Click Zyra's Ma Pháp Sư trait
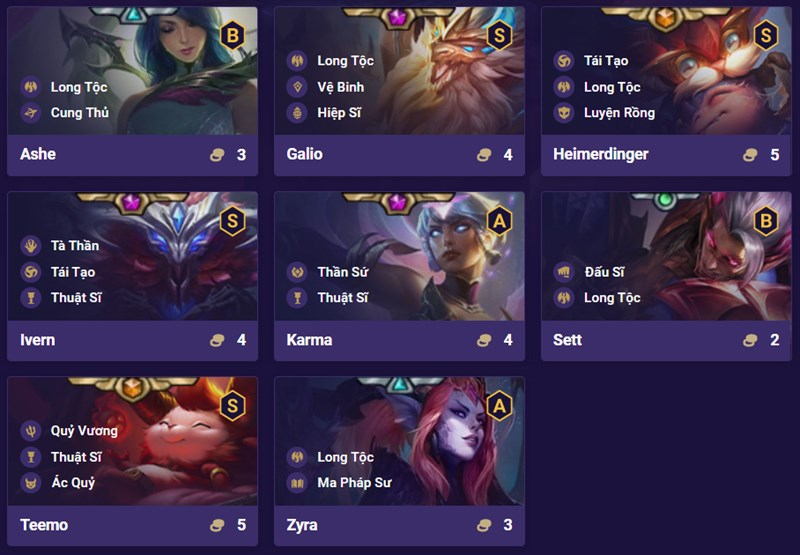Viewport: 800px width, 555px height. (354, 483)
